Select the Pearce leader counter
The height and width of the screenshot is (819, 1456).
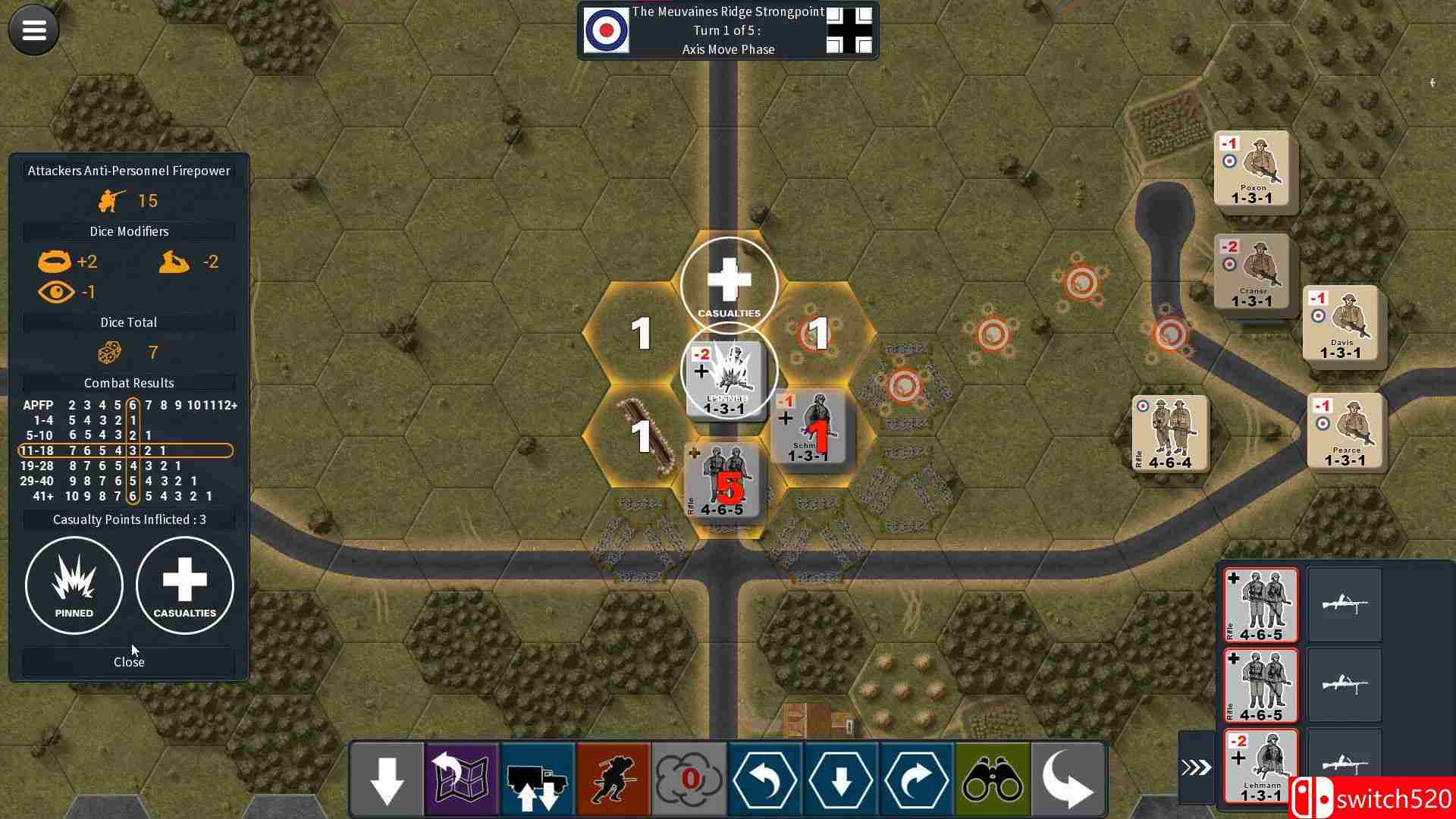point(1345,431)
